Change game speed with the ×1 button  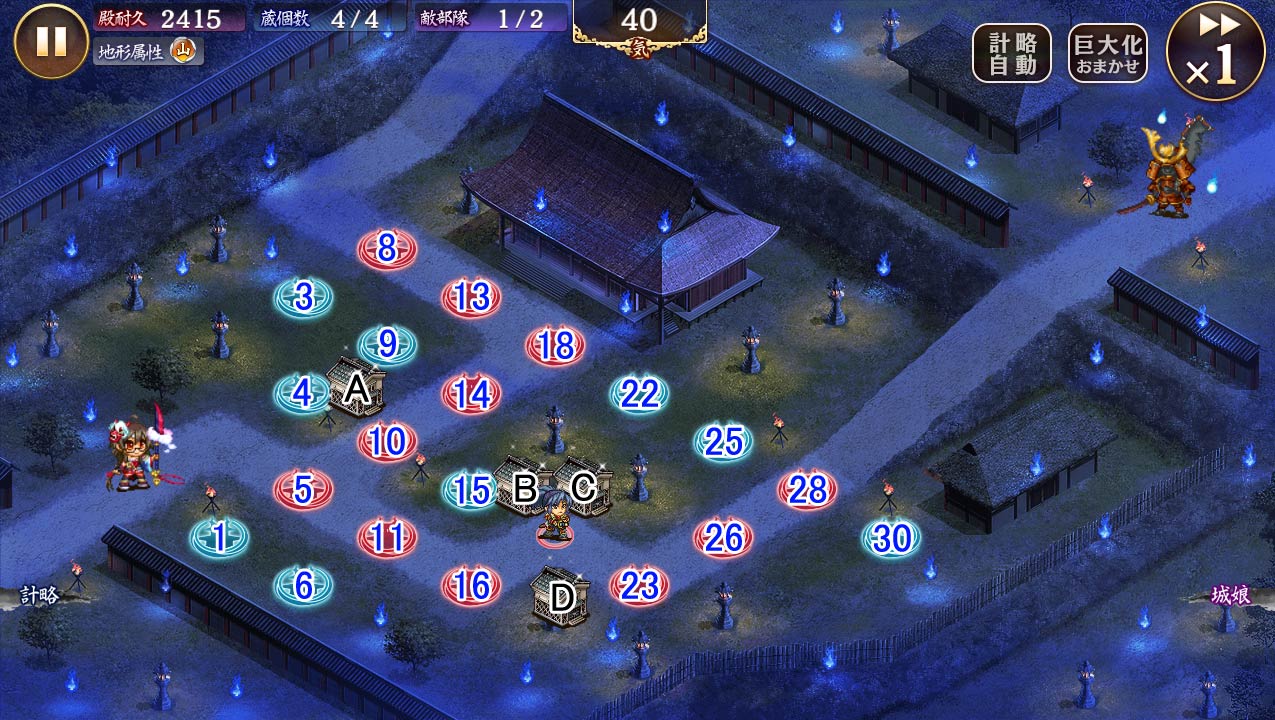(x=1215, y=51)
